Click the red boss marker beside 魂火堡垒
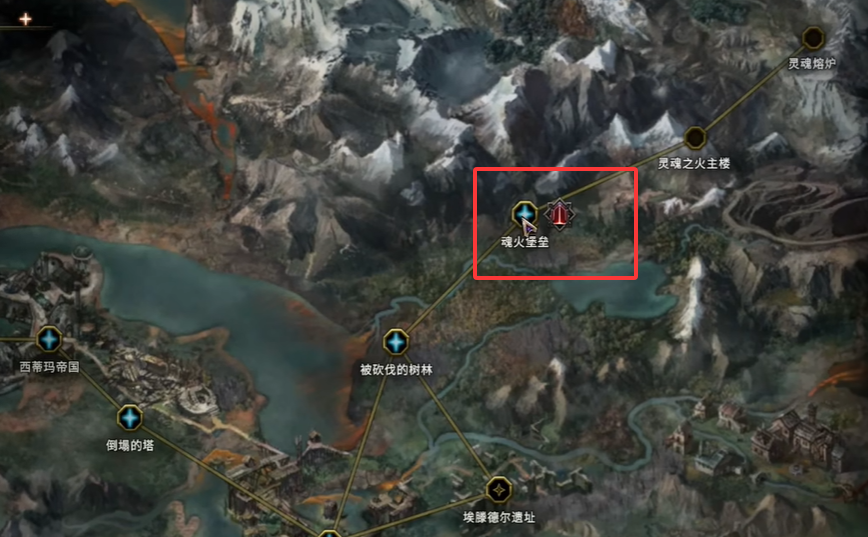 (x=558, y=212)
